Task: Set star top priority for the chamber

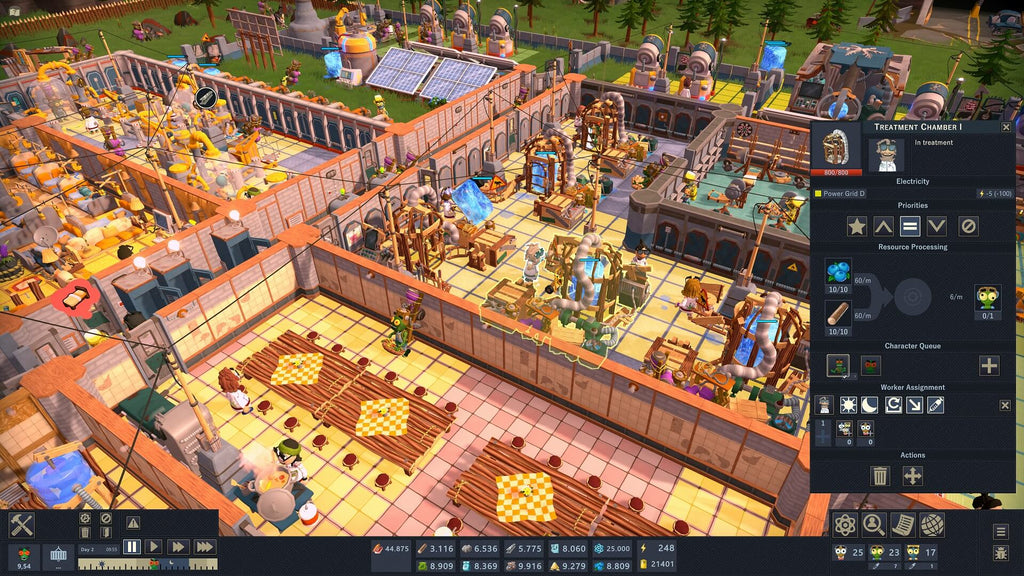Action: pos(857,226)
